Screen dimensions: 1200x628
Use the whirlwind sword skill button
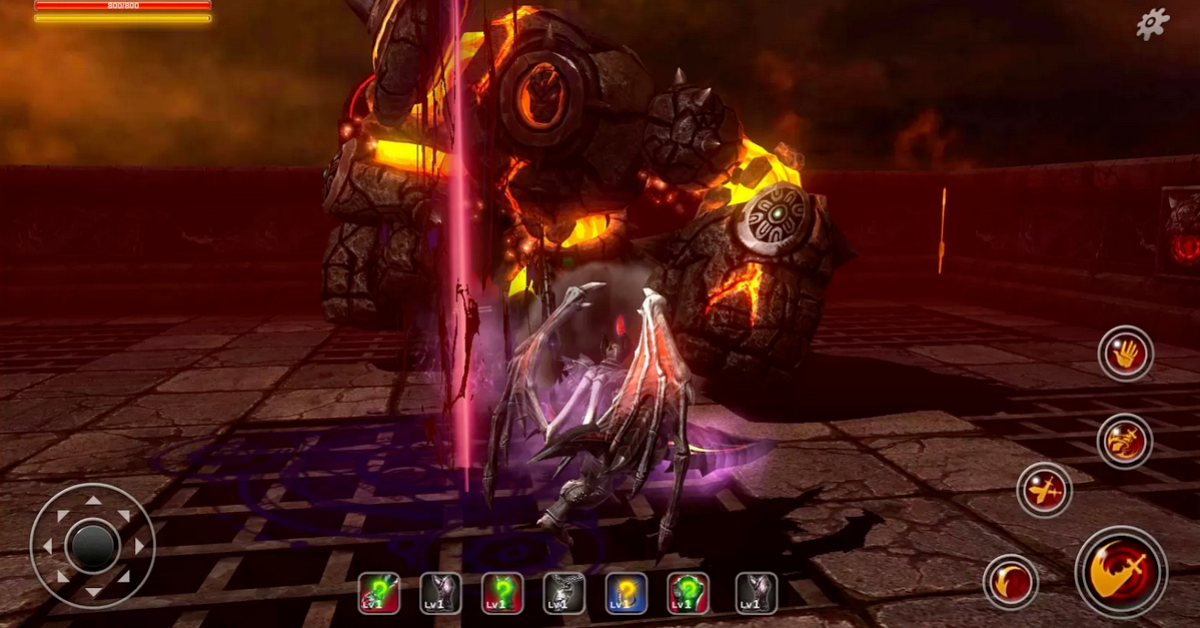1125,441
